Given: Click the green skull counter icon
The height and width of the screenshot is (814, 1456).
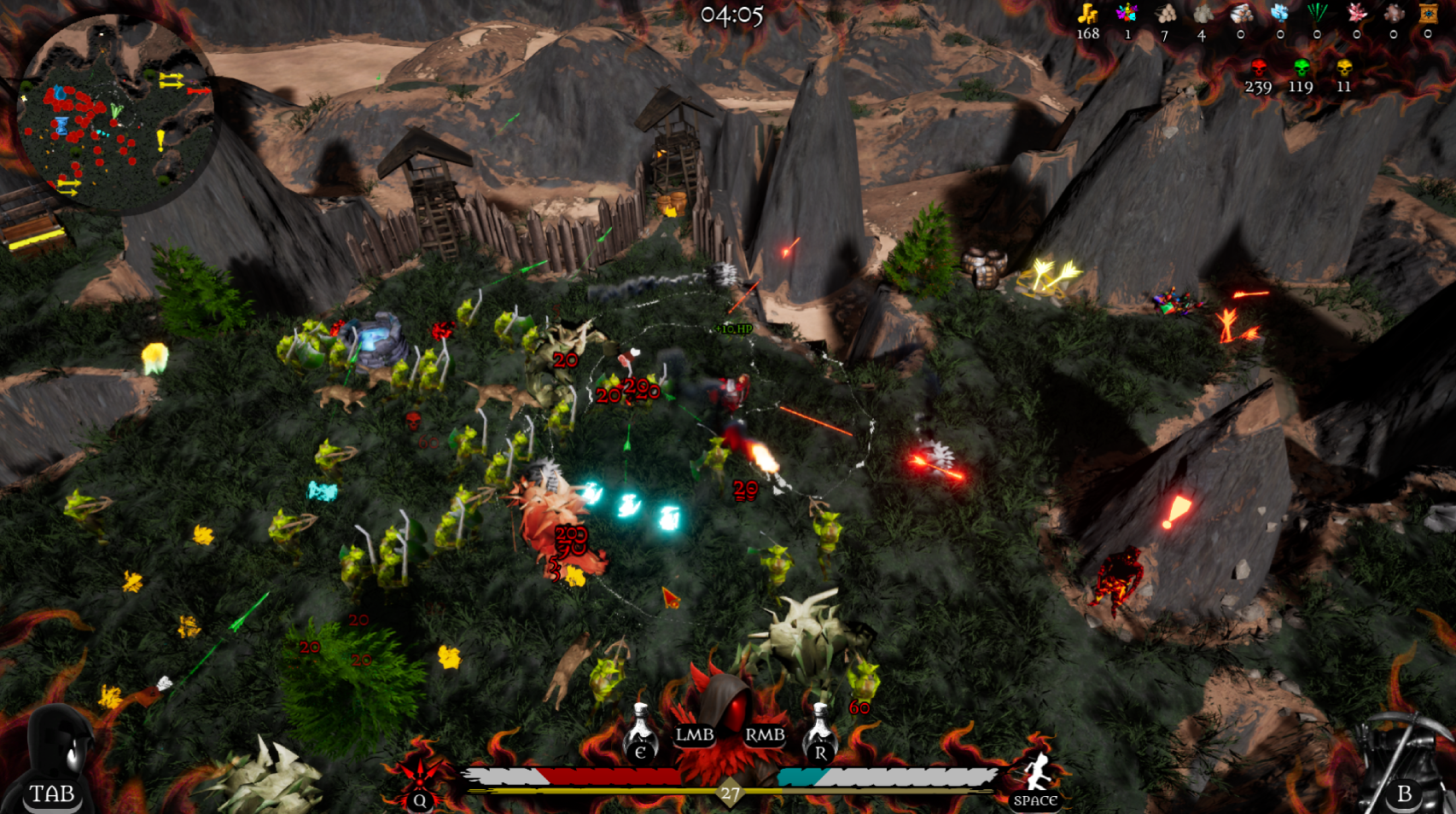Looking at the screenshot, I should click(1301, 67).
